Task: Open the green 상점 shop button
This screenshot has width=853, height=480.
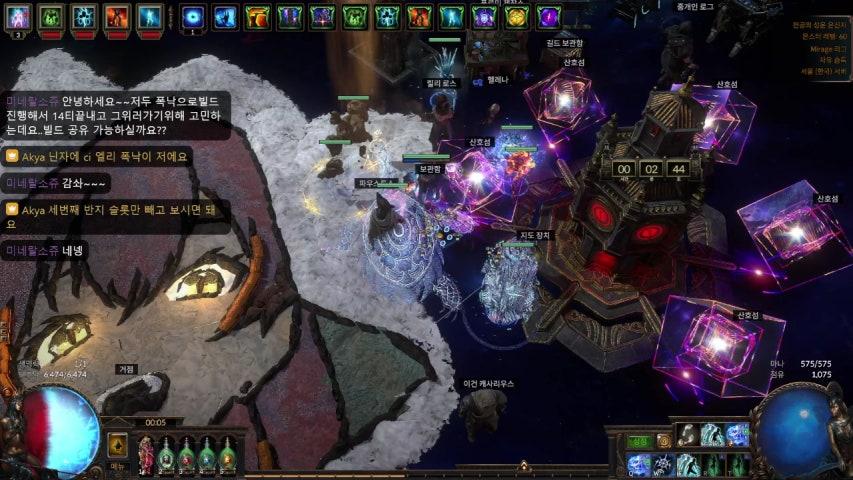Action: [x=637, y=440]
